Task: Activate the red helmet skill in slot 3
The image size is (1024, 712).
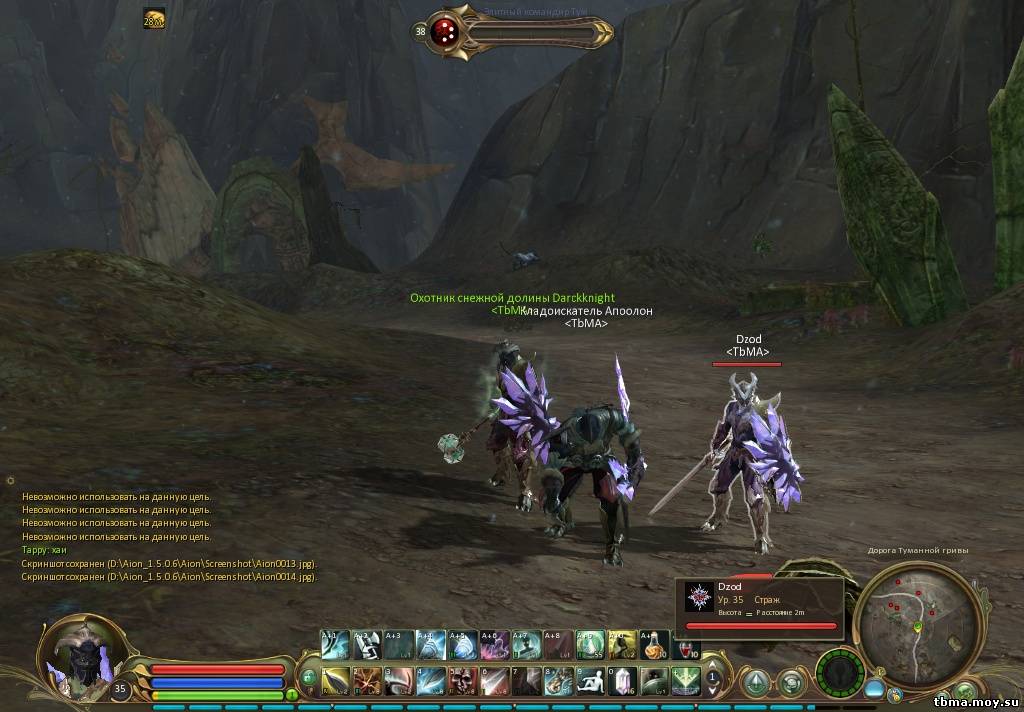Action: [x=399, y=680]
